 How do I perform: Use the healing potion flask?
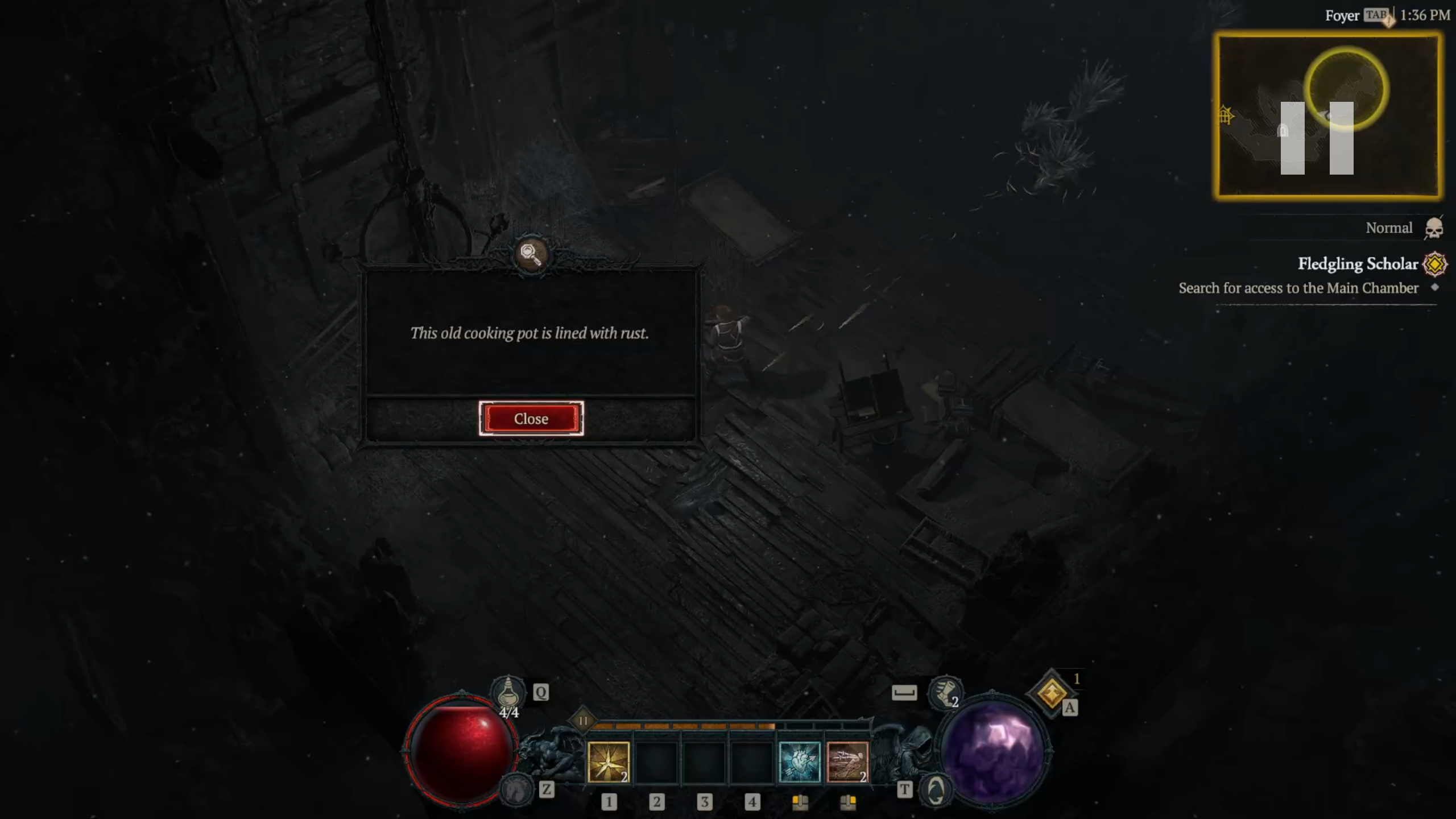tap(508, 692)
